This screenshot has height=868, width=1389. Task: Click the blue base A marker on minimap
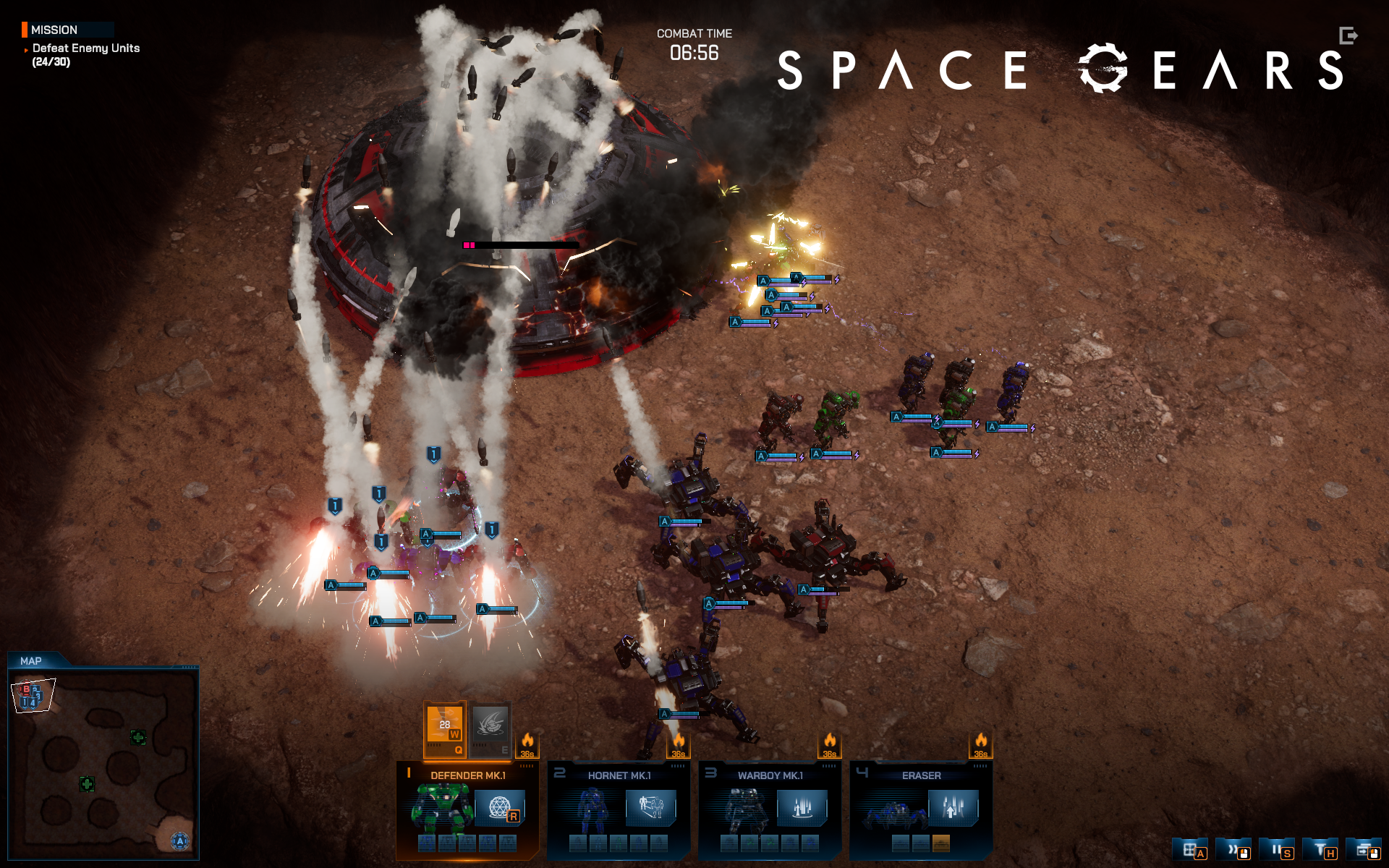pyautogui.click(x=180, y=841)
